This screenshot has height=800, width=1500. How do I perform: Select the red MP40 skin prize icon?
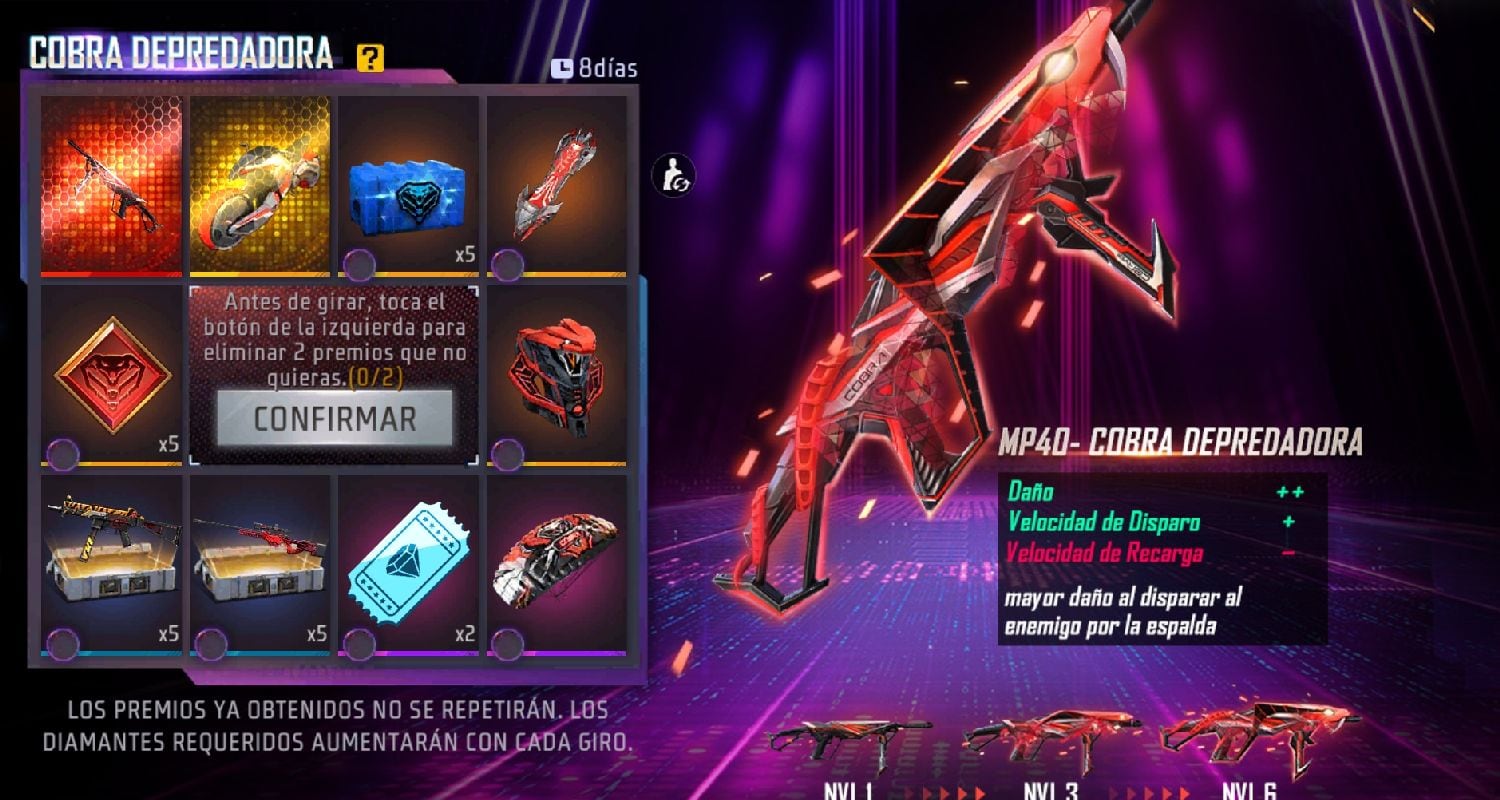click(112, 180)
